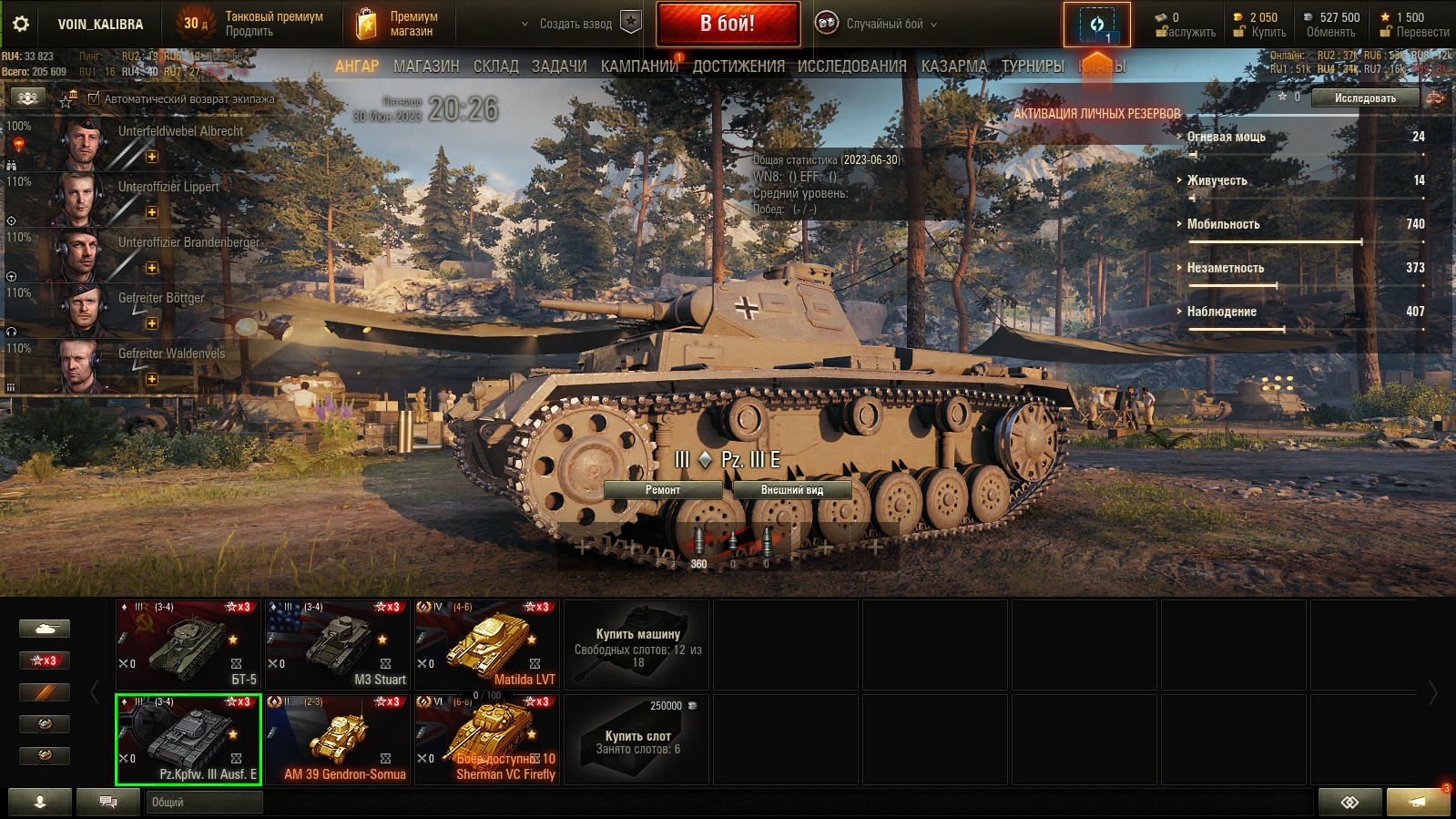Open the СКЛАД tab
Image resolution: width=1456 pixels, height=819 pixels.
[x=495, y=67]
